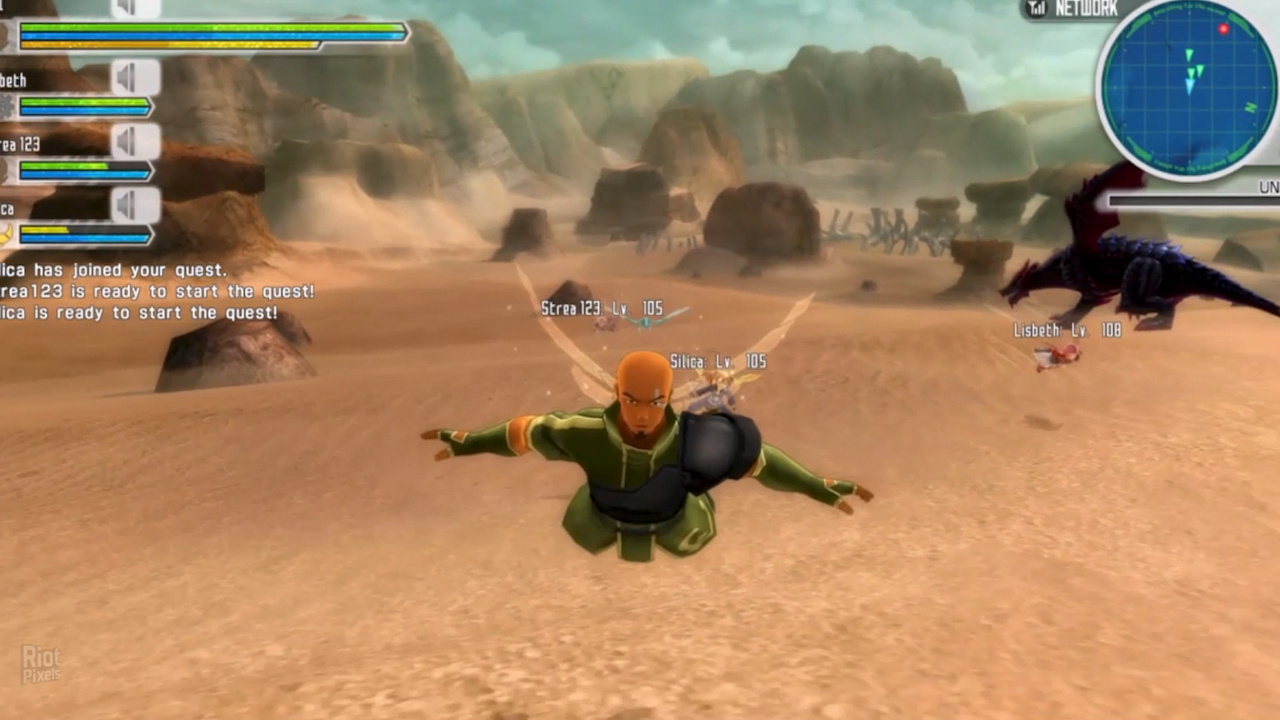Screen dimensions: 1280x720
Task: Toggle Lisbeth's voice chat speaker icon
Action: pos(135,77)
